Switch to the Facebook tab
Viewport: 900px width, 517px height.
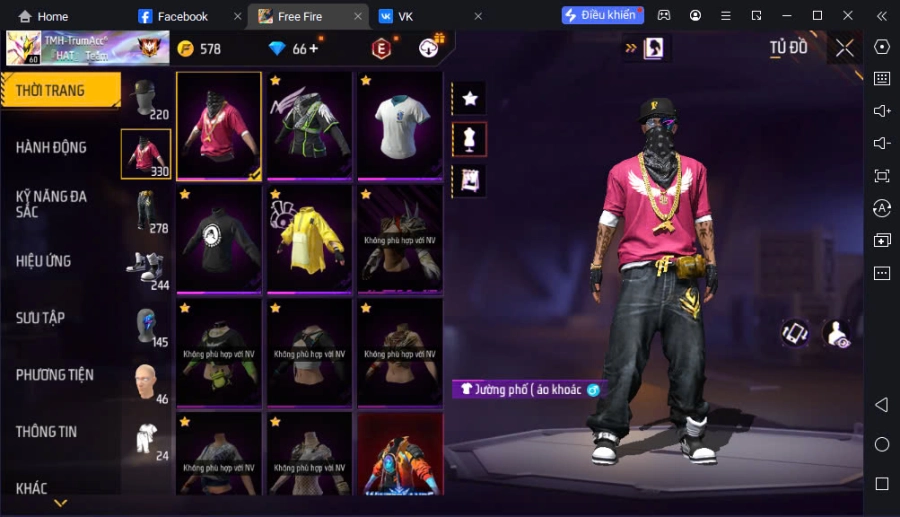click(182, 16)
